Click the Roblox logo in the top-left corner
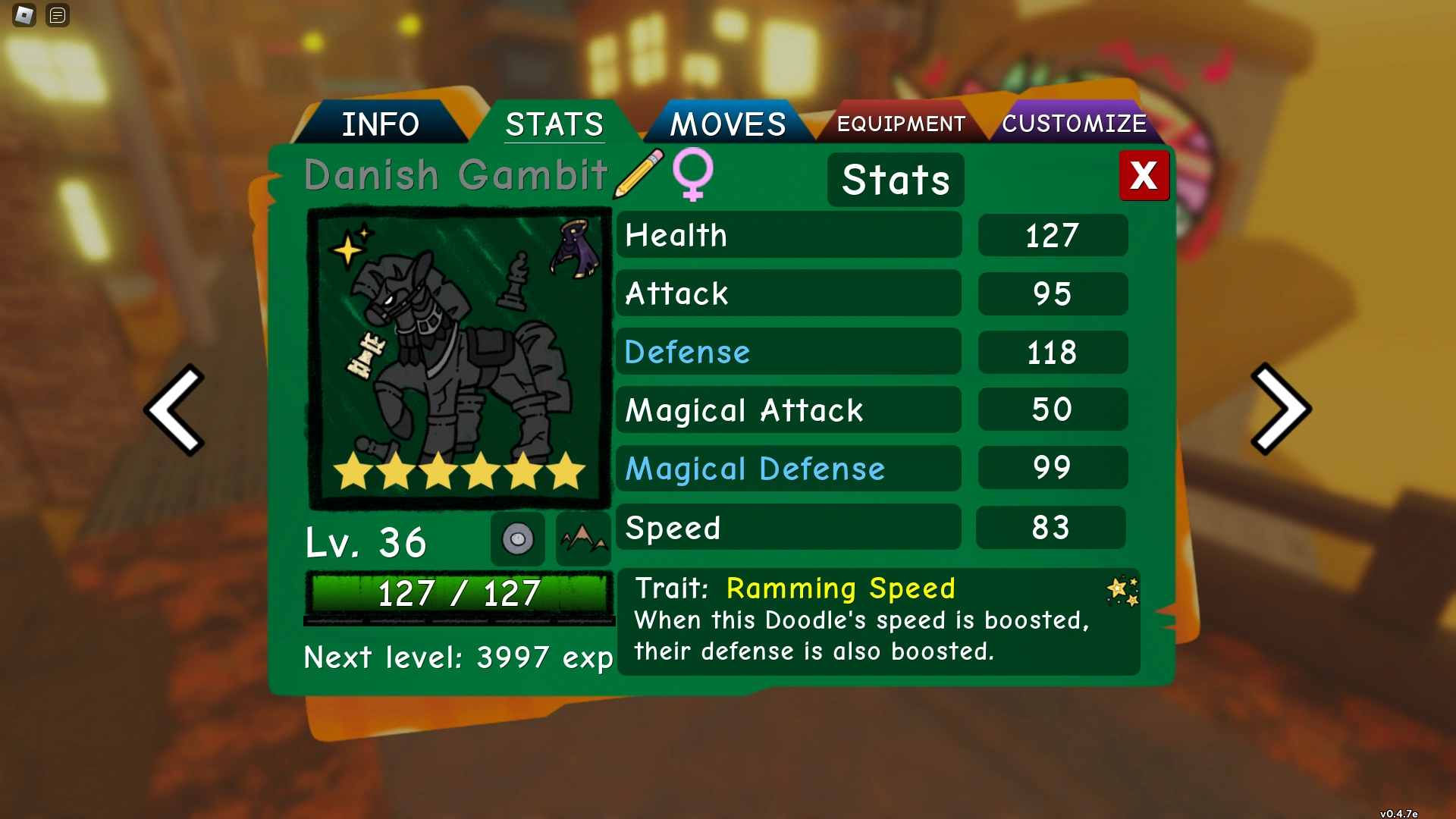1456x819 pixels. (x=24, y=15)
